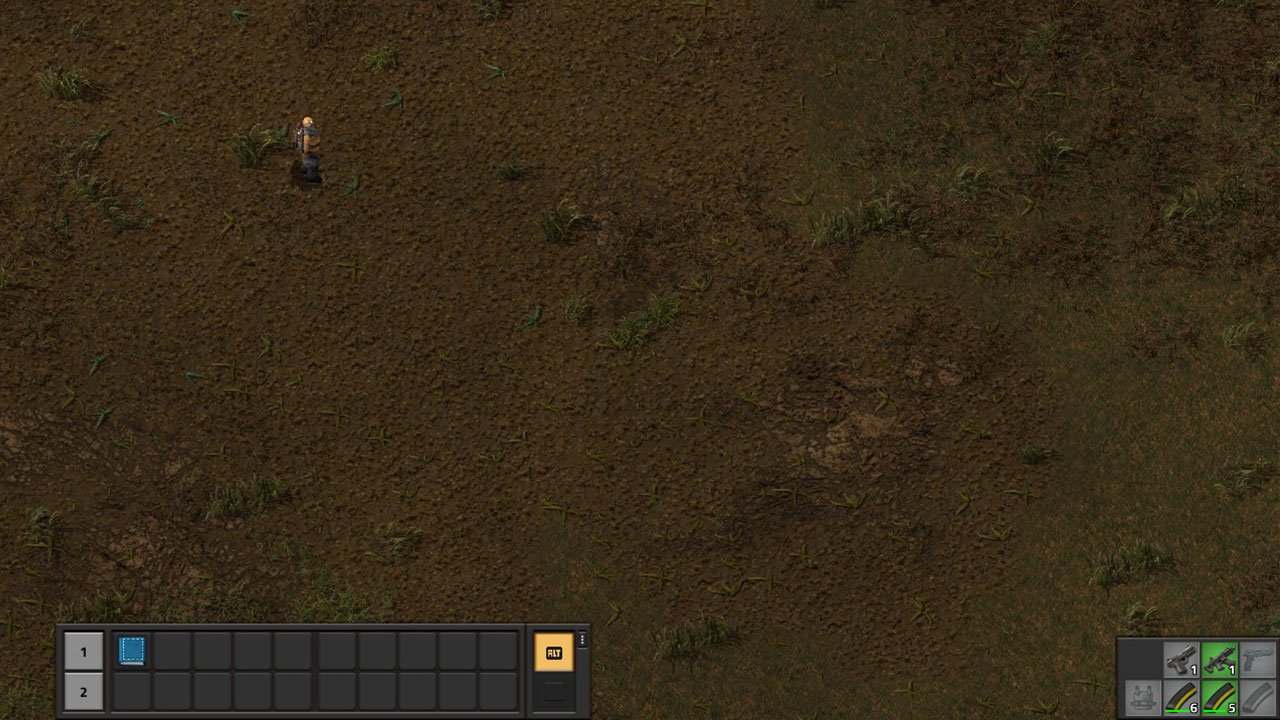The width and height of the screenshot is (1280, 720).
Task: Click the stack of six firearm magazines
Action: click(1181, 698)
